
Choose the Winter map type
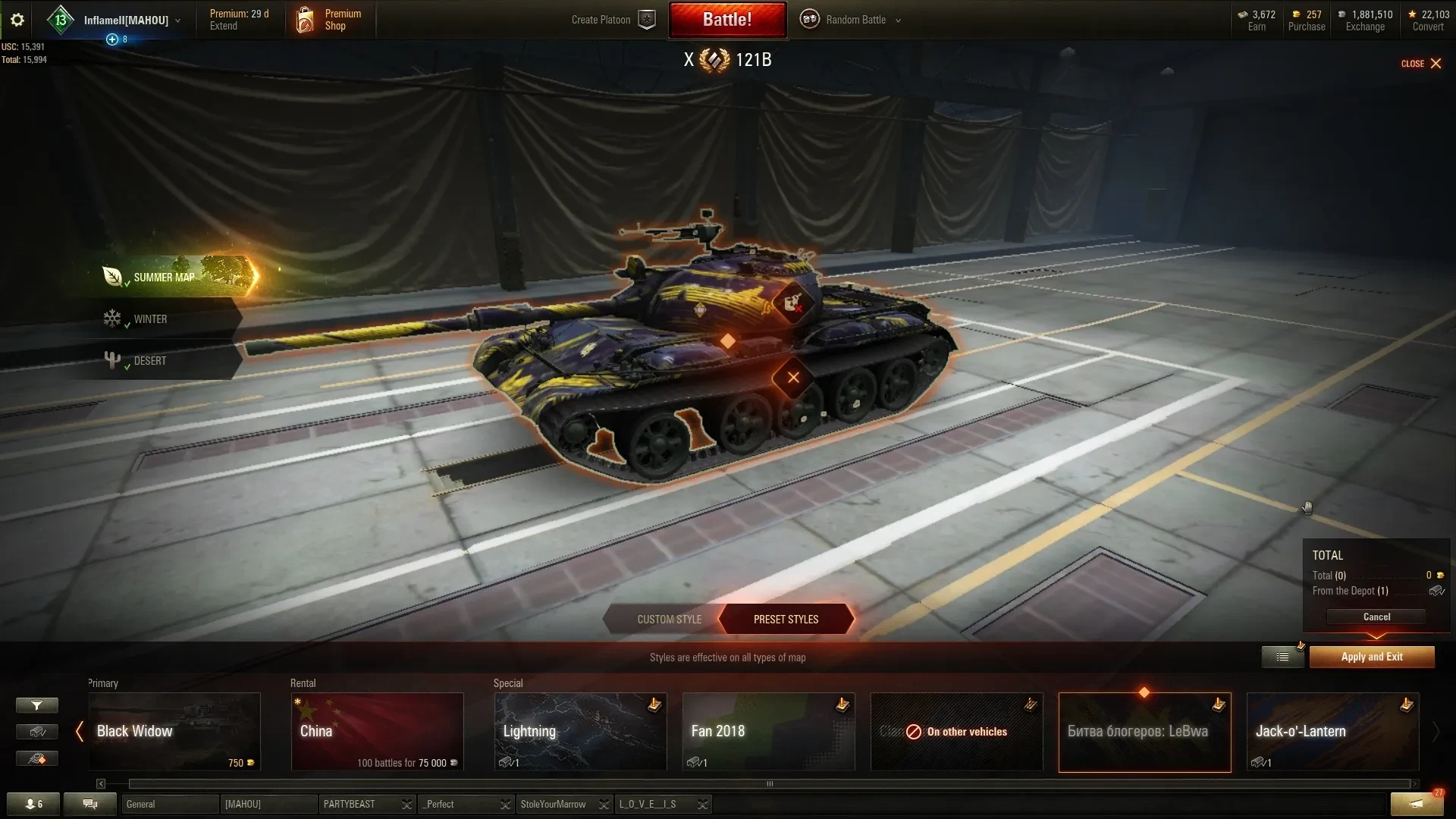coord(150,319)
